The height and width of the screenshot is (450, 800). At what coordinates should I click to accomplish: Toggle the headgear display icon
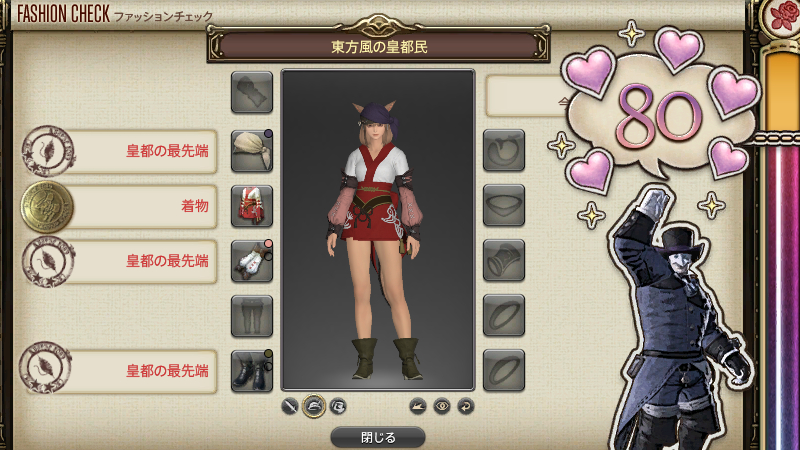(314, 407)
